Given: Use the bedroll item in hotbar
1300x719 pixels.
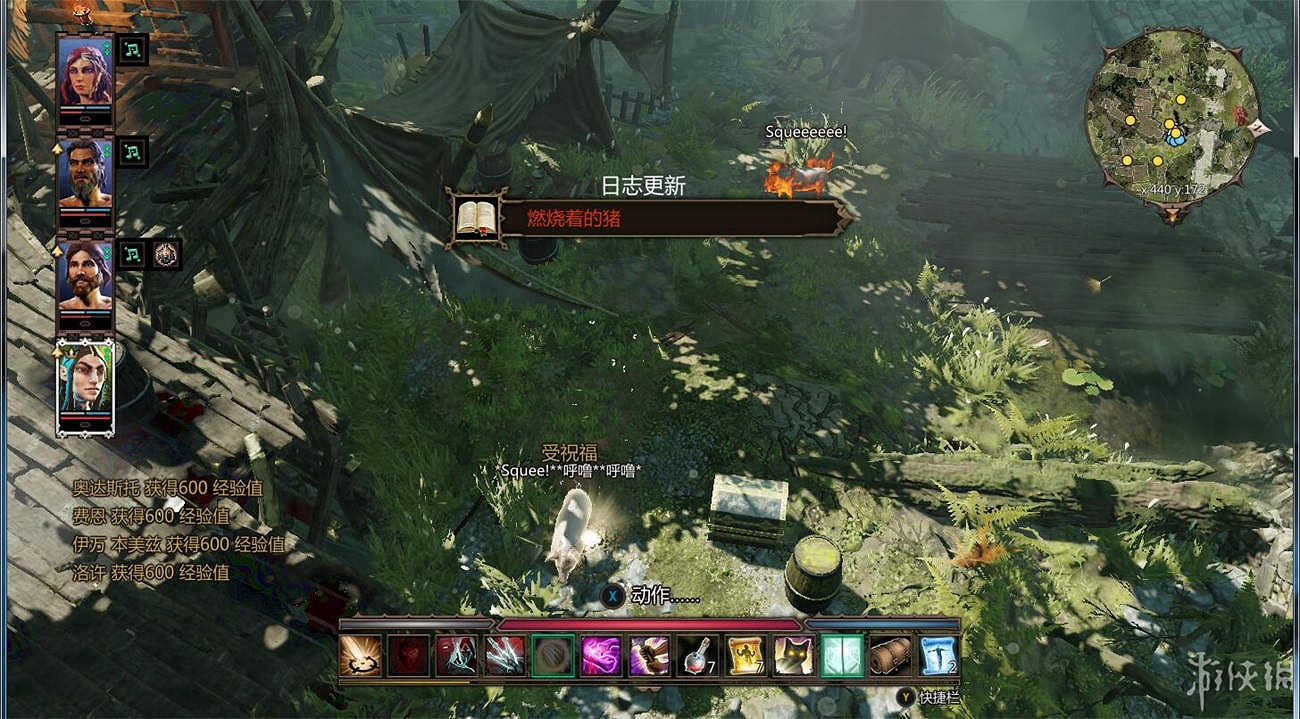Looking at the screenshot, I should [890, 656].
